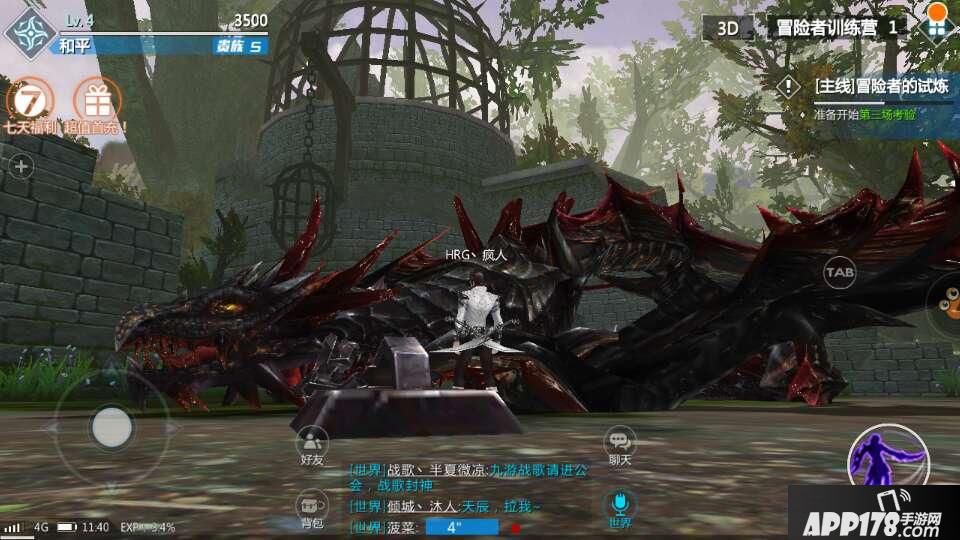The width and height of the screenshot is (960, 540).
Task: Open the backpack (背包) inventory
Action: [312, 509]
